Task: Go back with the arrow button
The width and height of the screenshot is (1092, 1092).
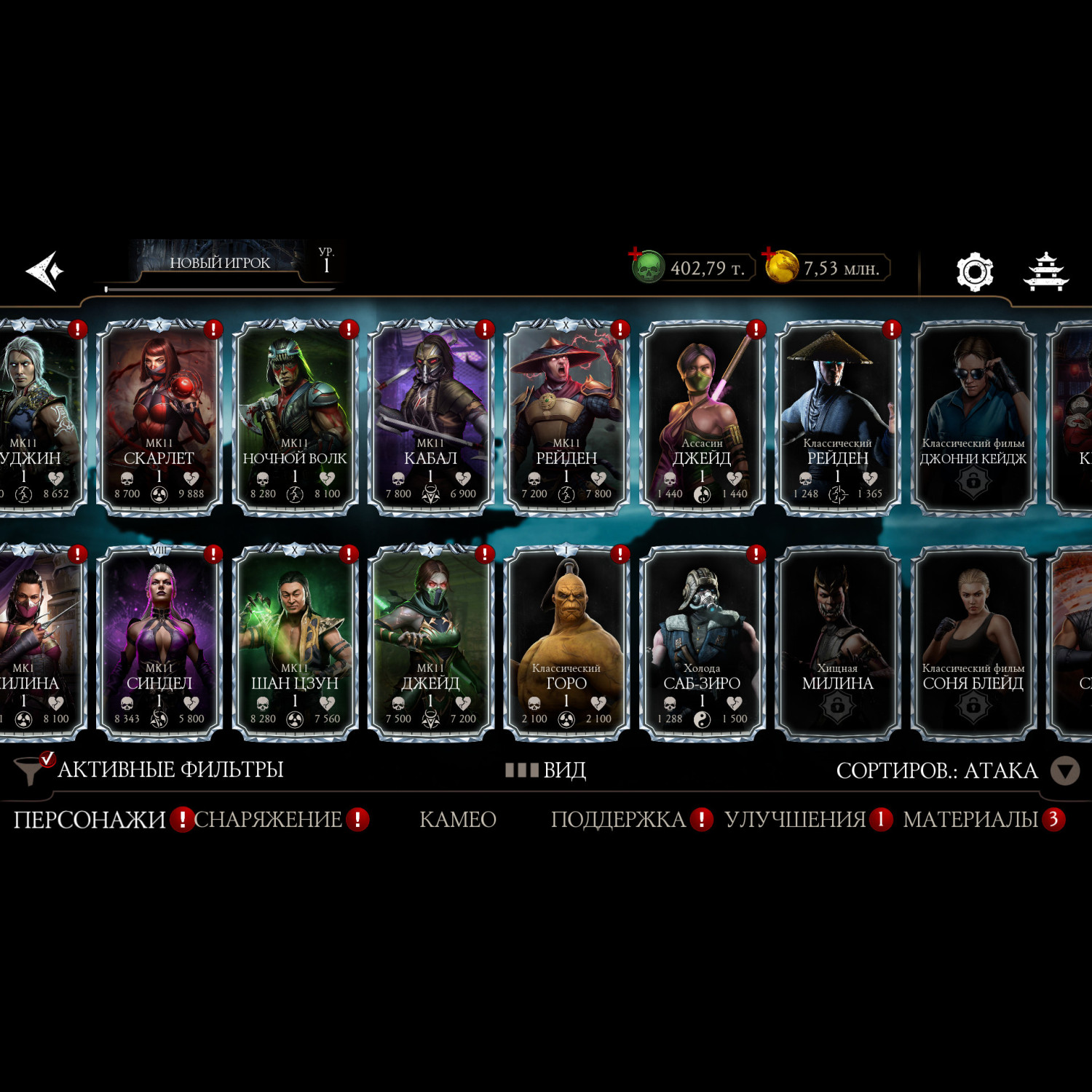Action: tap(45, 271)
